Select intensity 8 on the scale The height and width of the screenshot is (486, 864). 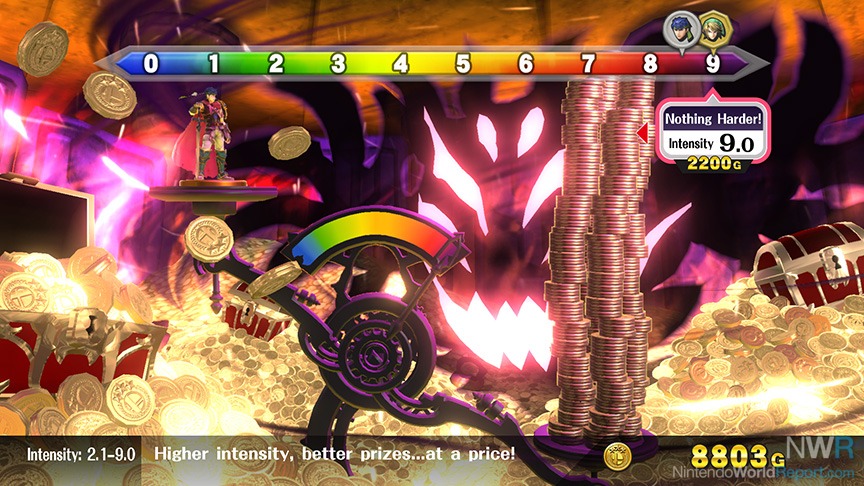(651, 65)
